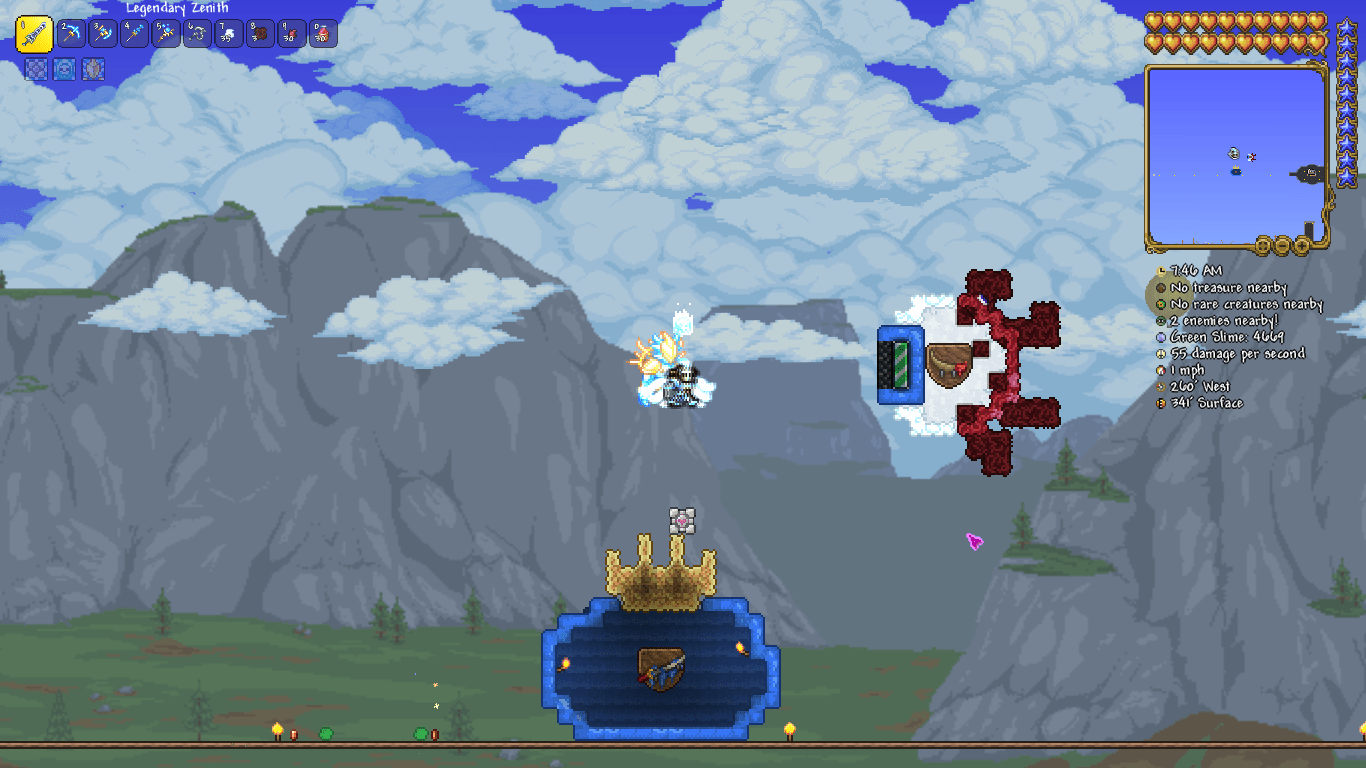
Task: Cancel the leftmost buff below the hotbar
Action: point(35,70)
